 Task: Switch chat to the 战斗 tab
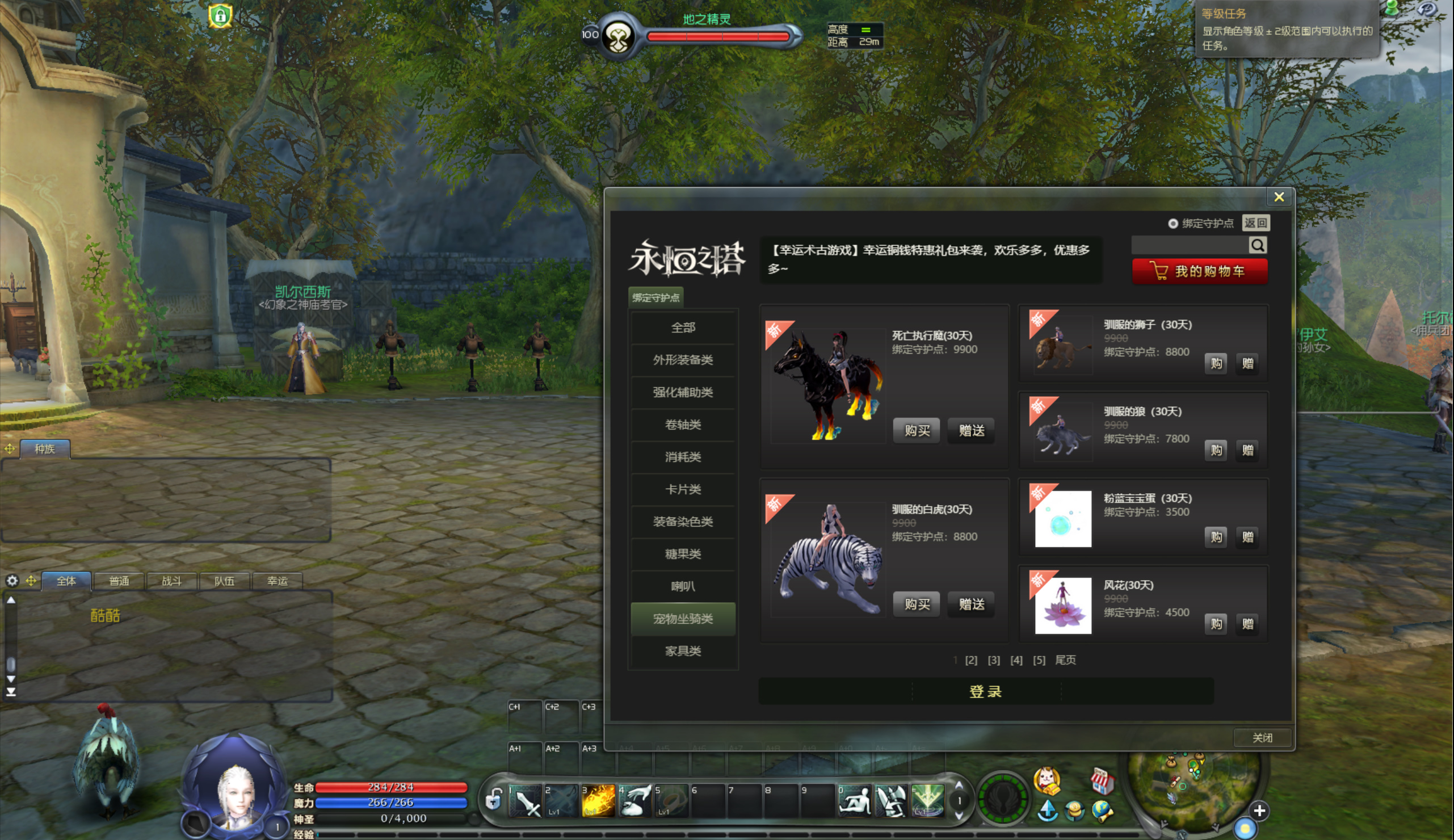(171, 581)
